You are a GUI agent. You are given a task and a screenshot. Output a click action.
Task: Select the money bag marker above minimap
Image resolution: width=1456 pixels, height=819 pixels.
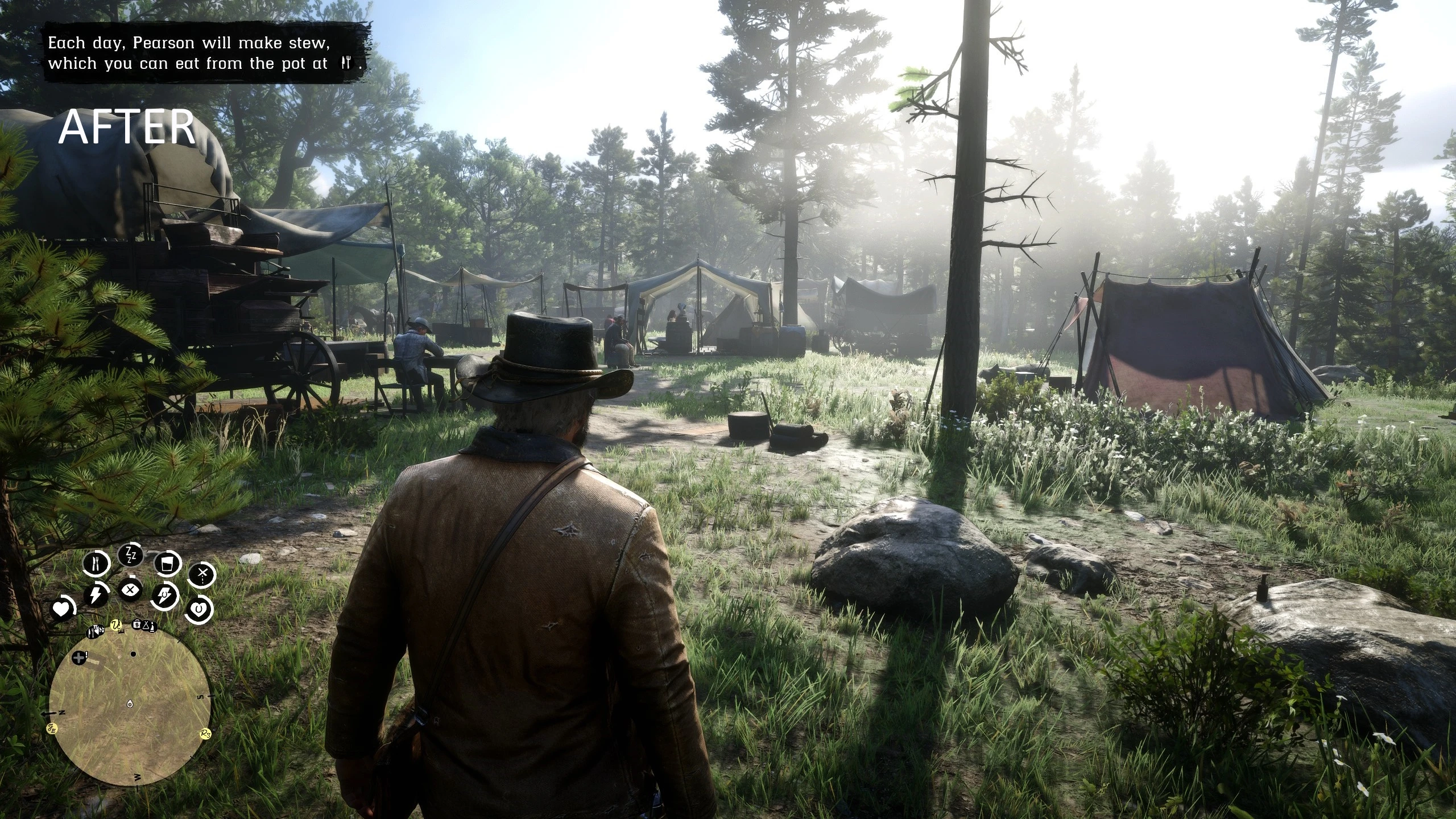click(x=137, y=624)
